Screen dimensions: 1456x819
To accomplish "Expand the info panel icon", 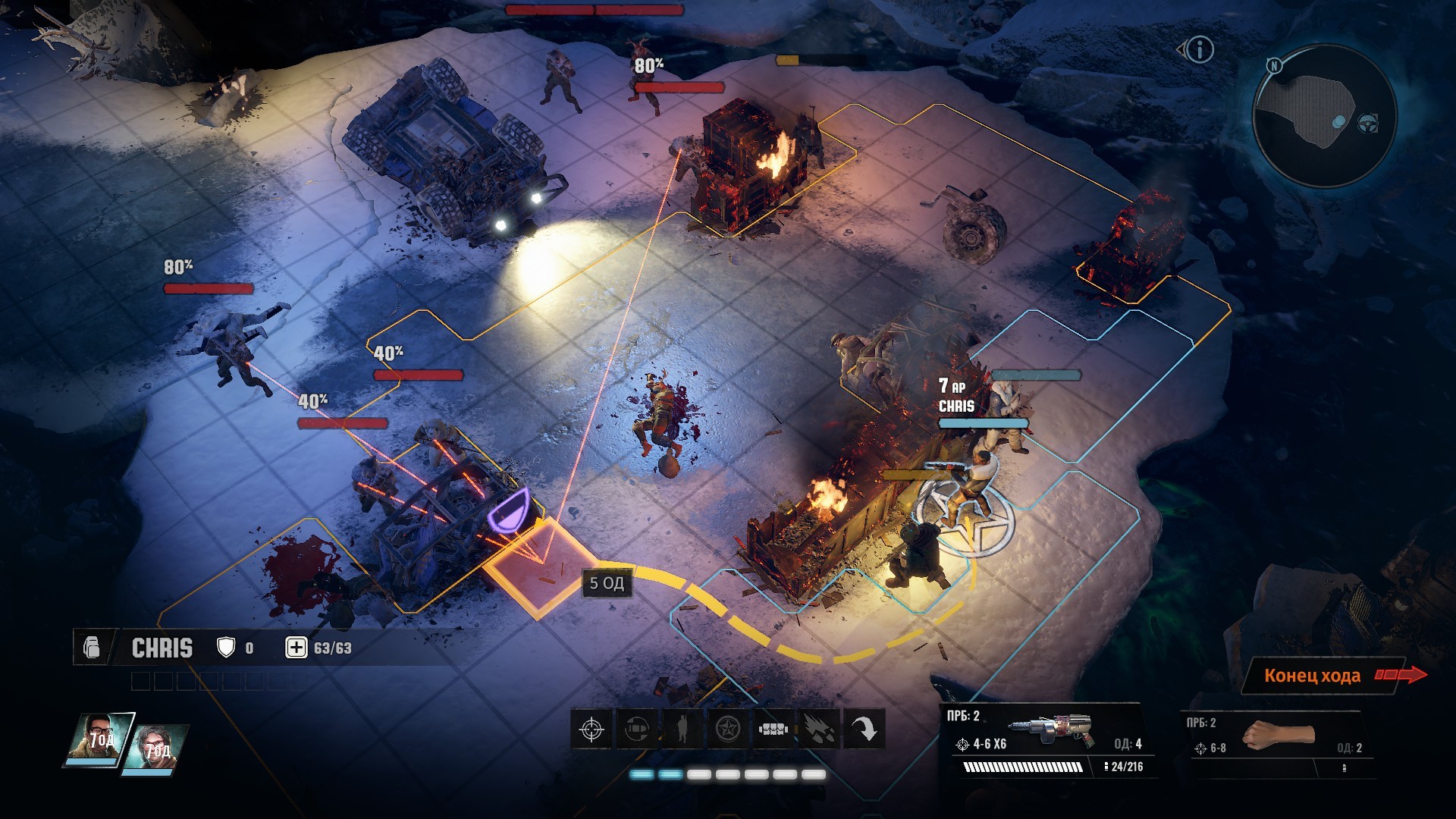I will pyautogui.click(x=1199, y=50).
